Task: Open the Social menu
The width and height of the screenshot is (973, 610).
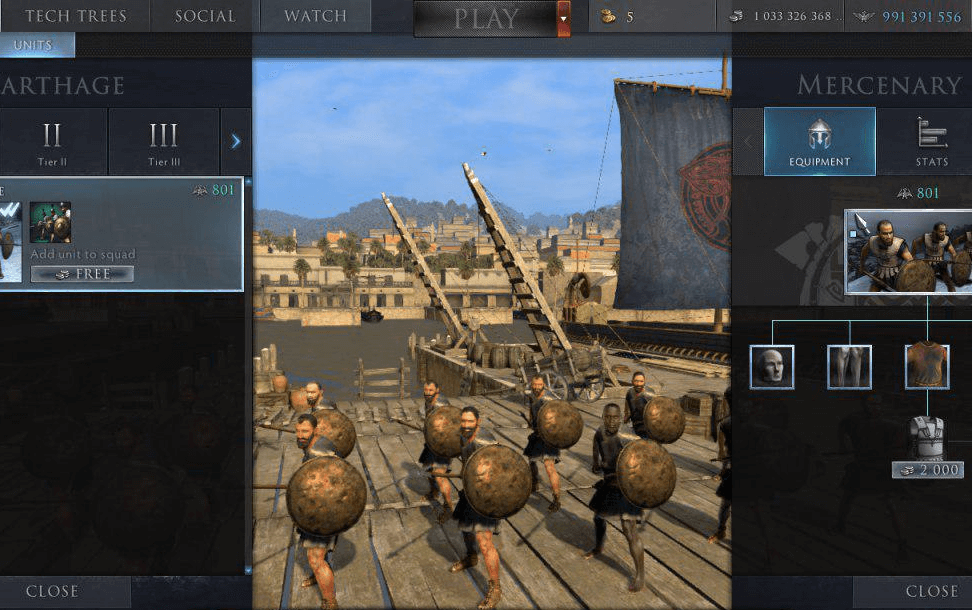Action: click(x=205, y=16)
